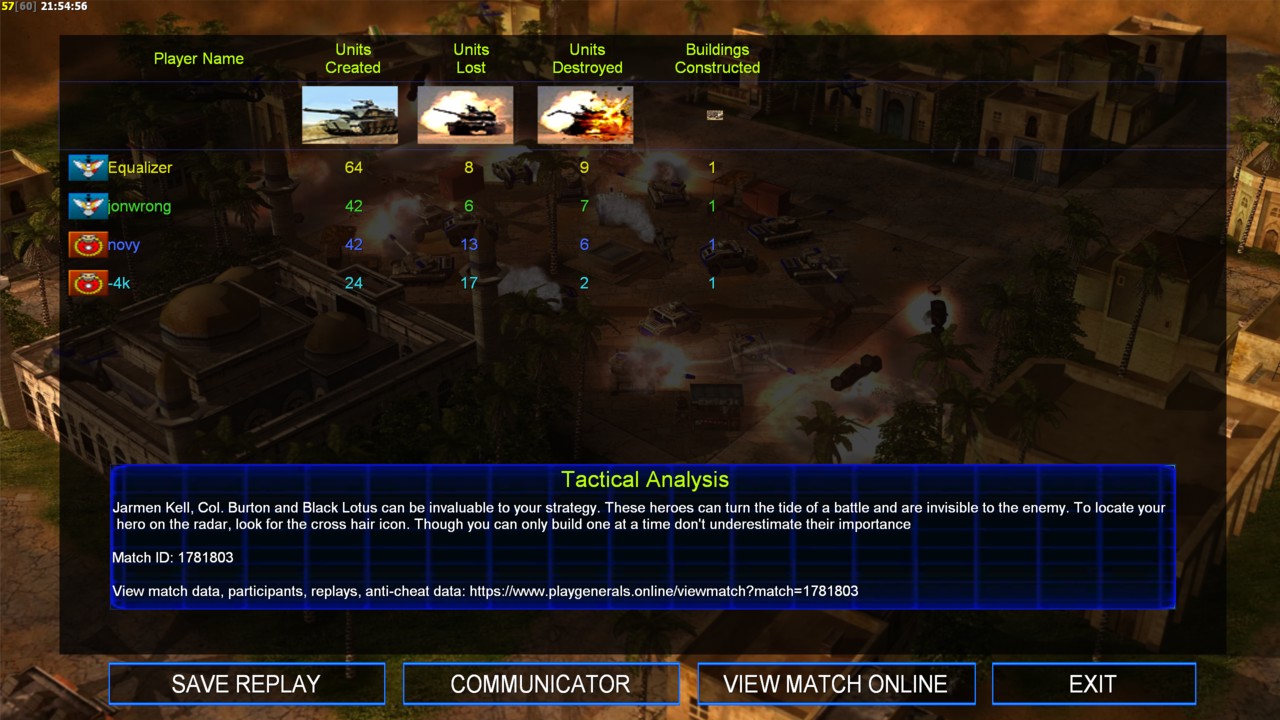Select player row jonwrong
Screen dimensions: 1280x720
(x=139, y=206)
